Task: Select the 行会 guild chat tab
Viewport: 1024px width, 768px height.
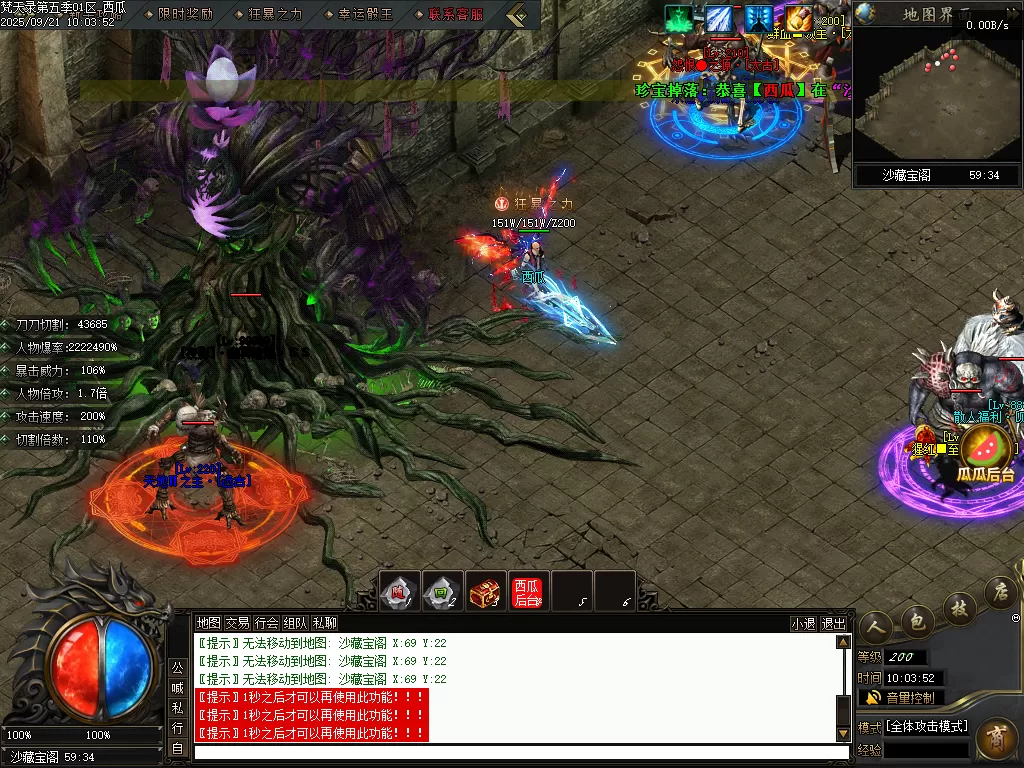Action: (266, 623)
